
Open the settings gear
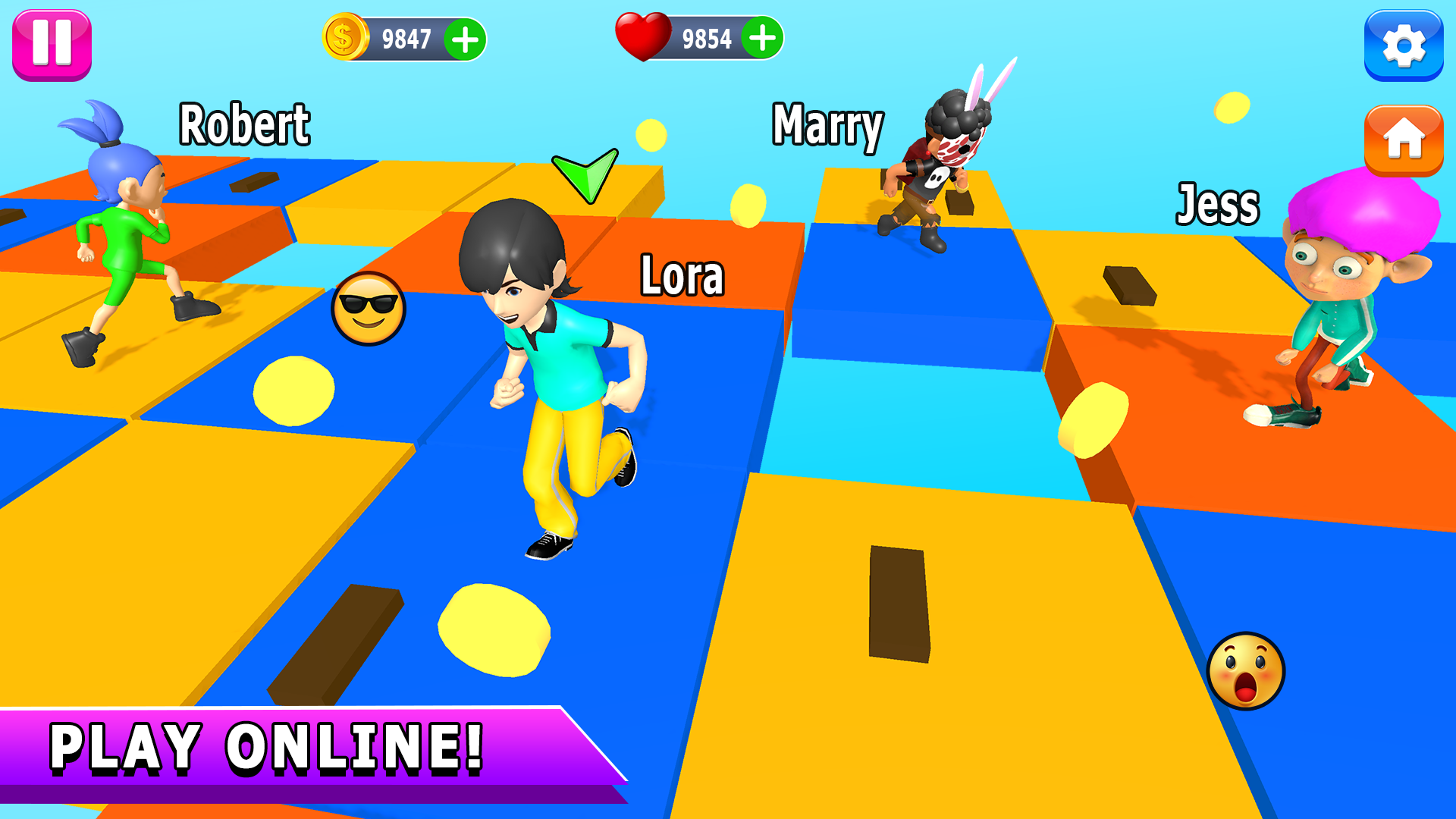click(x=1404, y=45)
